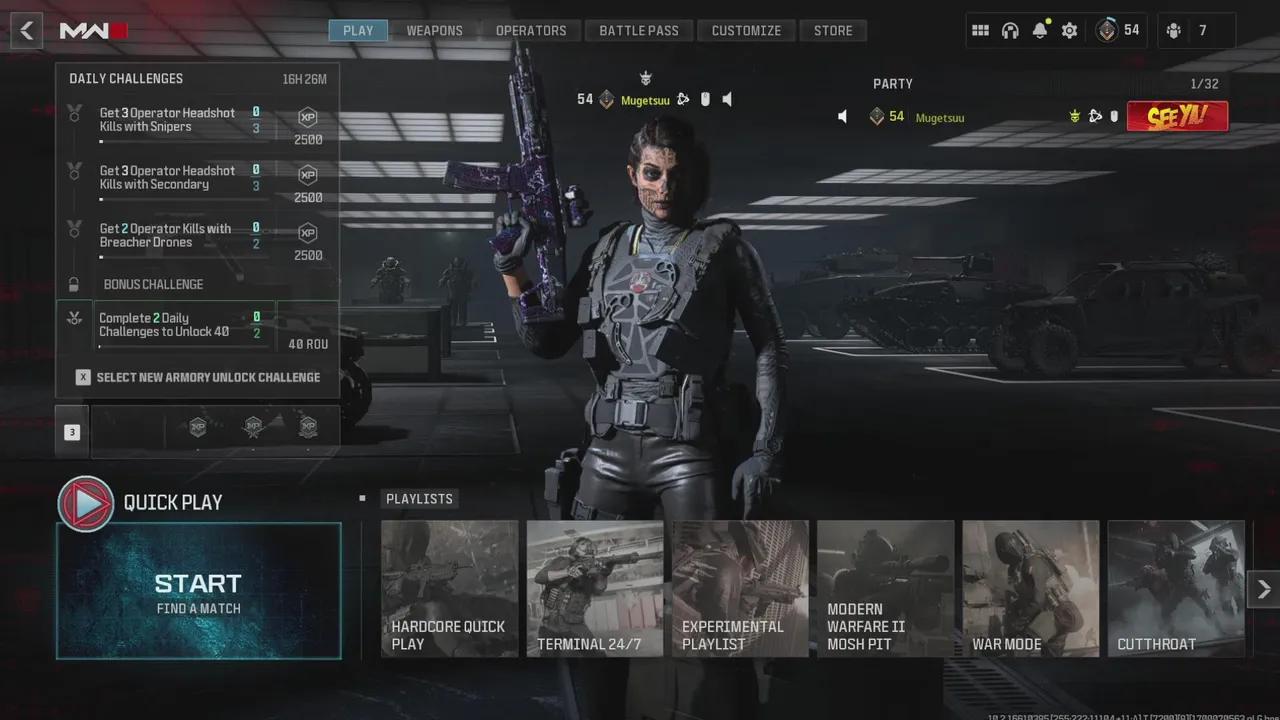The width and height of the screenshot is (1280, 720).
Task: Open the settings gear icon
Action: pyautogui.click(x=1069, y=30)
